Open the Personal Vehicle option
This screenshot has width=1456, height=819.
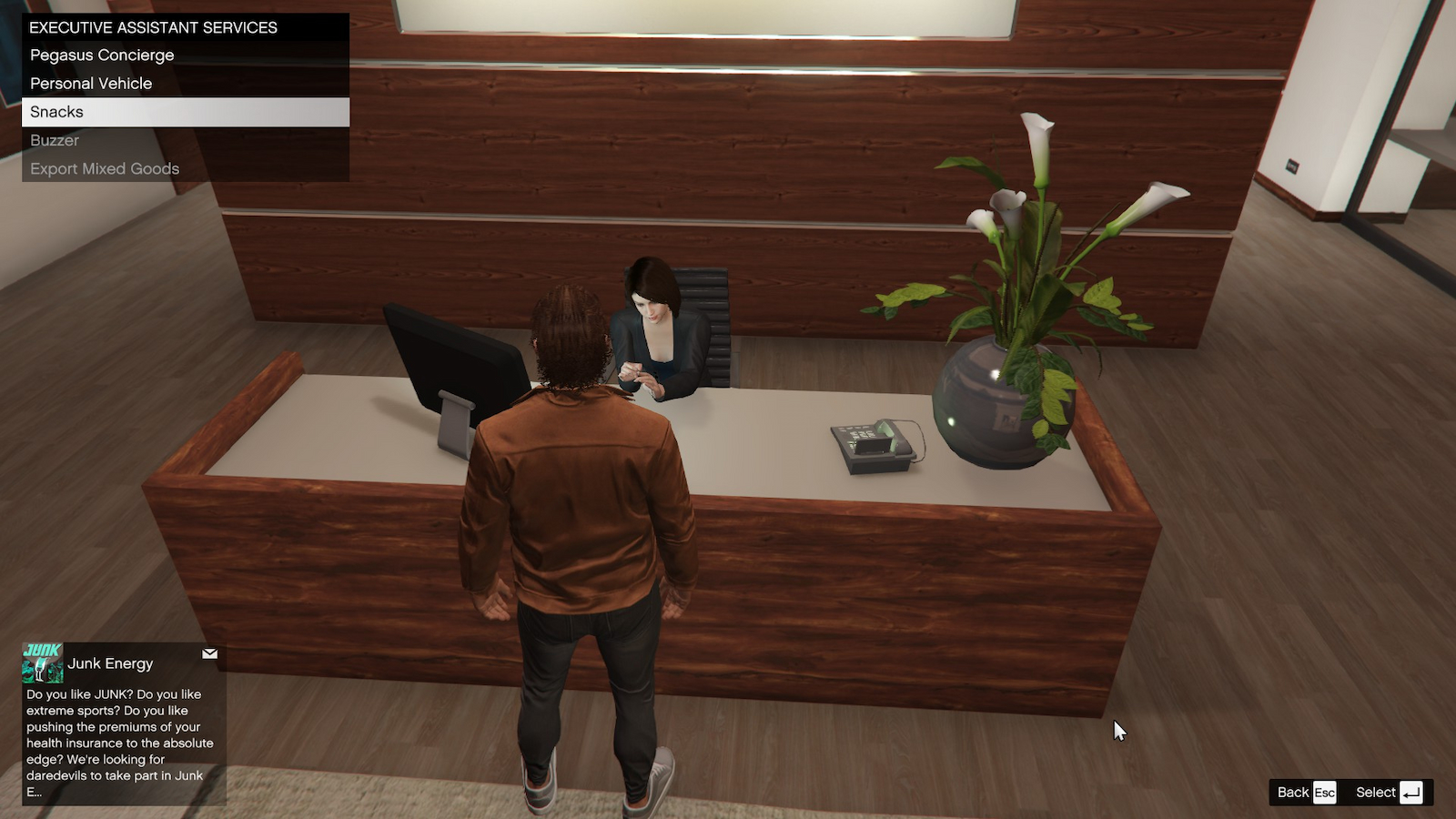tap(91, 83)
